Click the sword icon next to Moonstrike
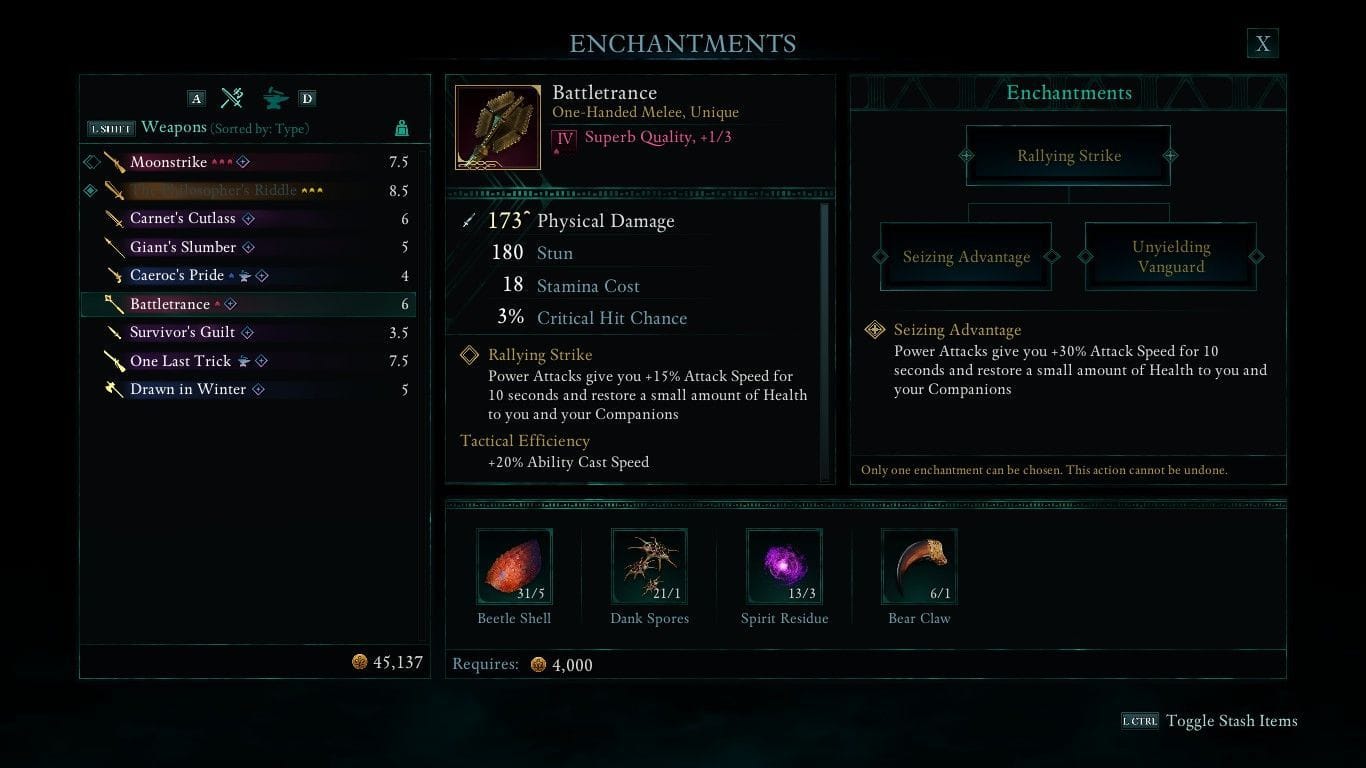The height and width of the screenshot is (768, 1366). click(x=113, y=161)
